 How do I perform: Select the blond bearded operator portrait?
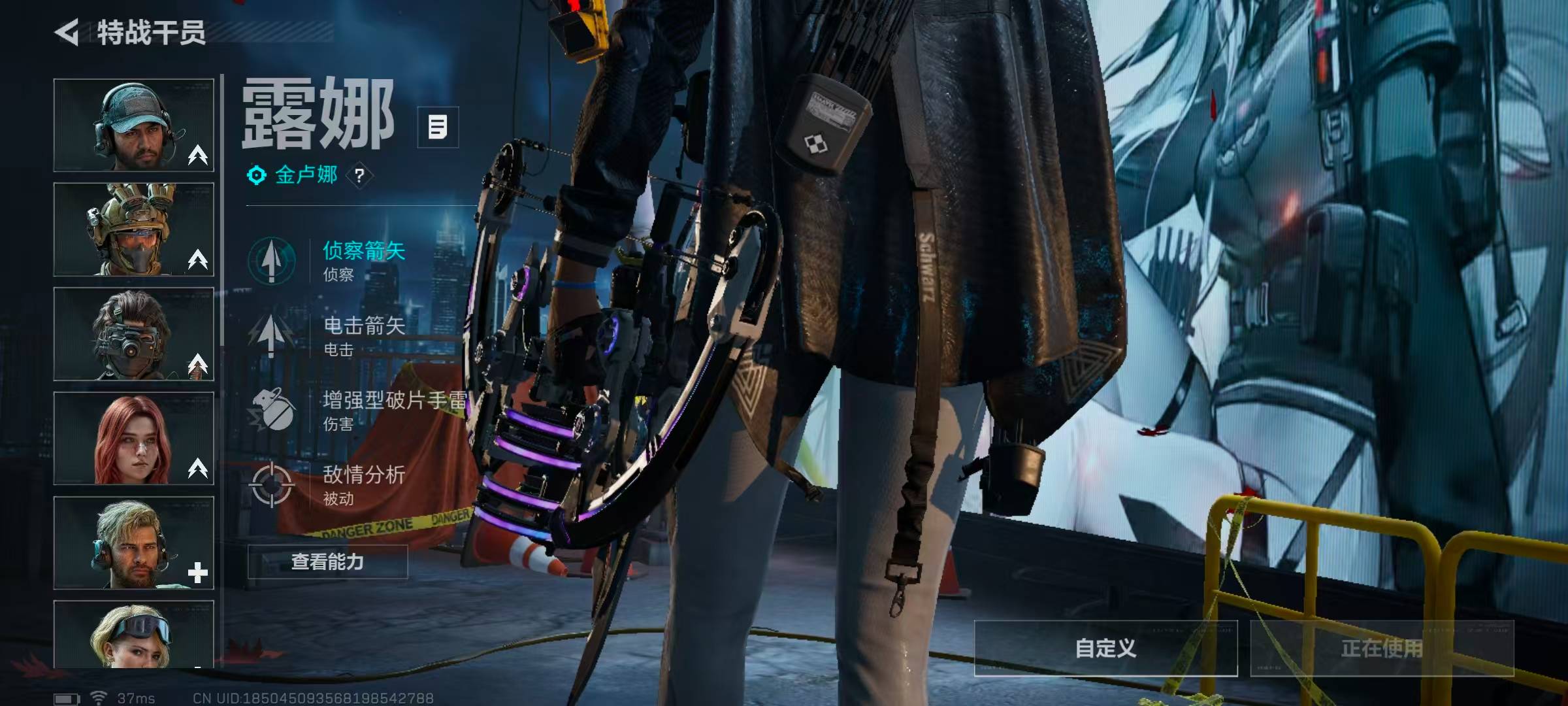[134, 543]
